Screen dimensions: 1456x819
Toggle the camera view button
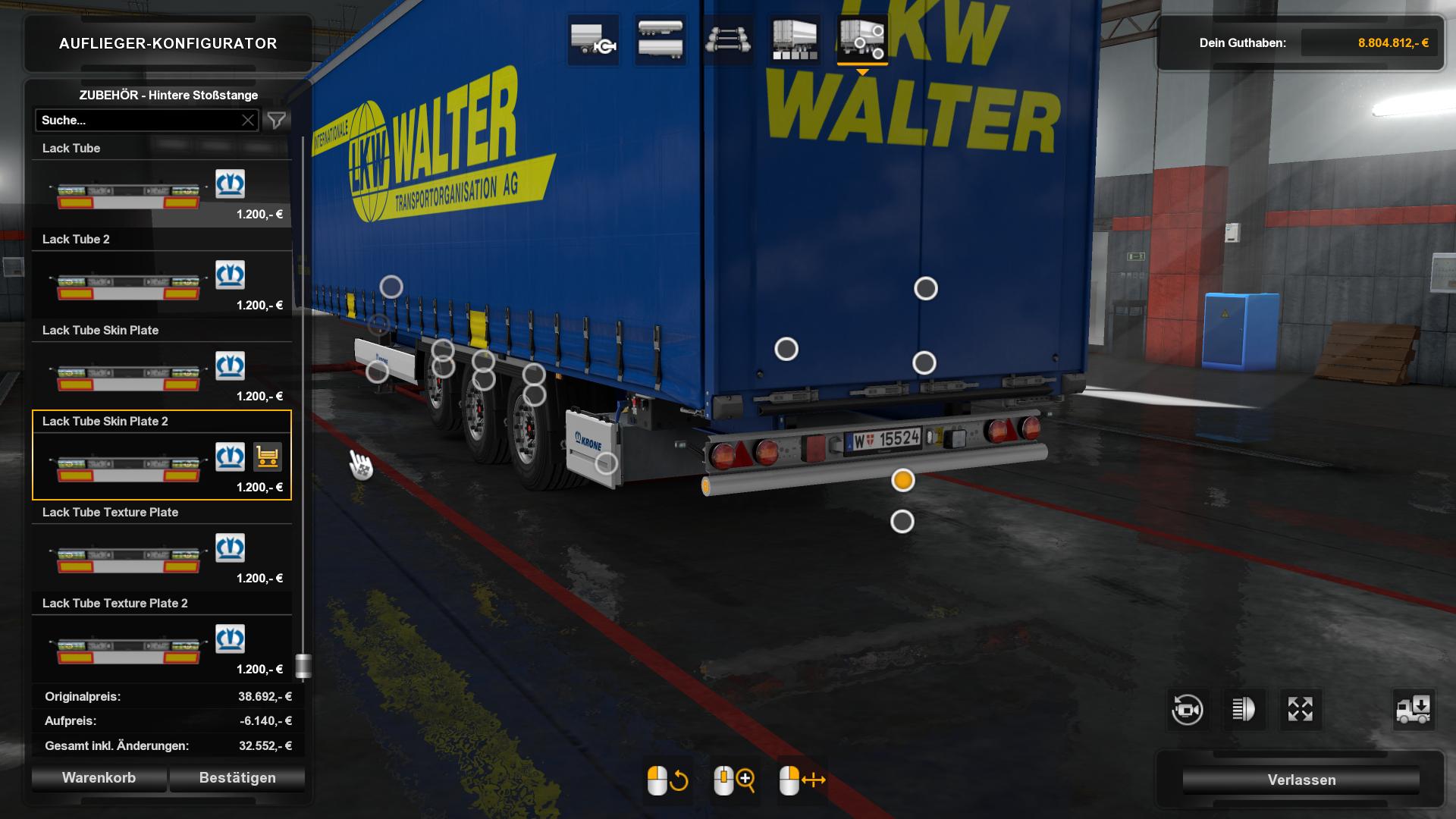click(1187, 710)
